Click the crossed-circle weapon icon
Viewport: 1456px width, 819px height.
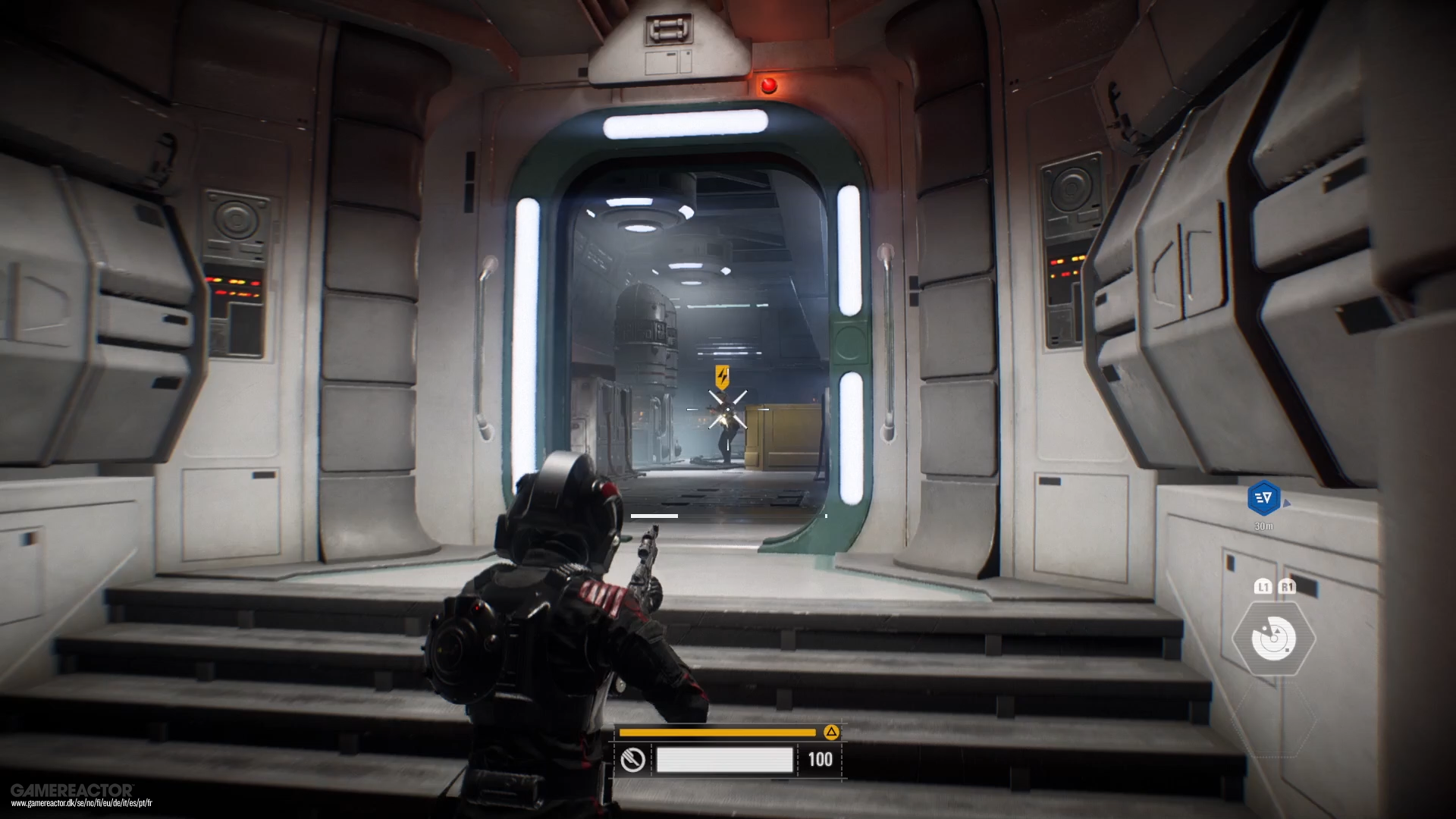[x=633, y=759]
